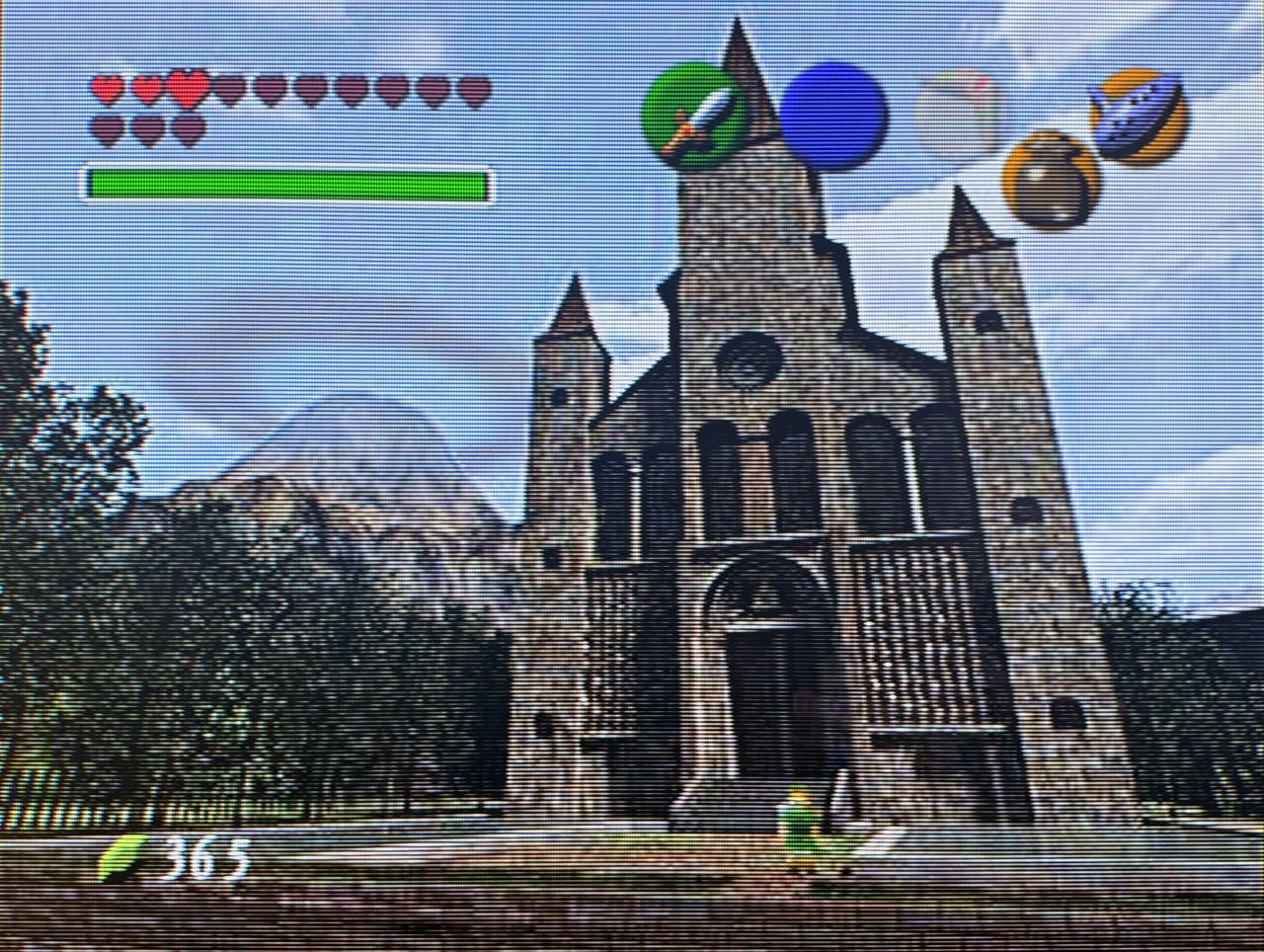This screenshot has width=1264, height=952.
Task: Use the ocarina item slot
Action: [x=1140, y=115]
